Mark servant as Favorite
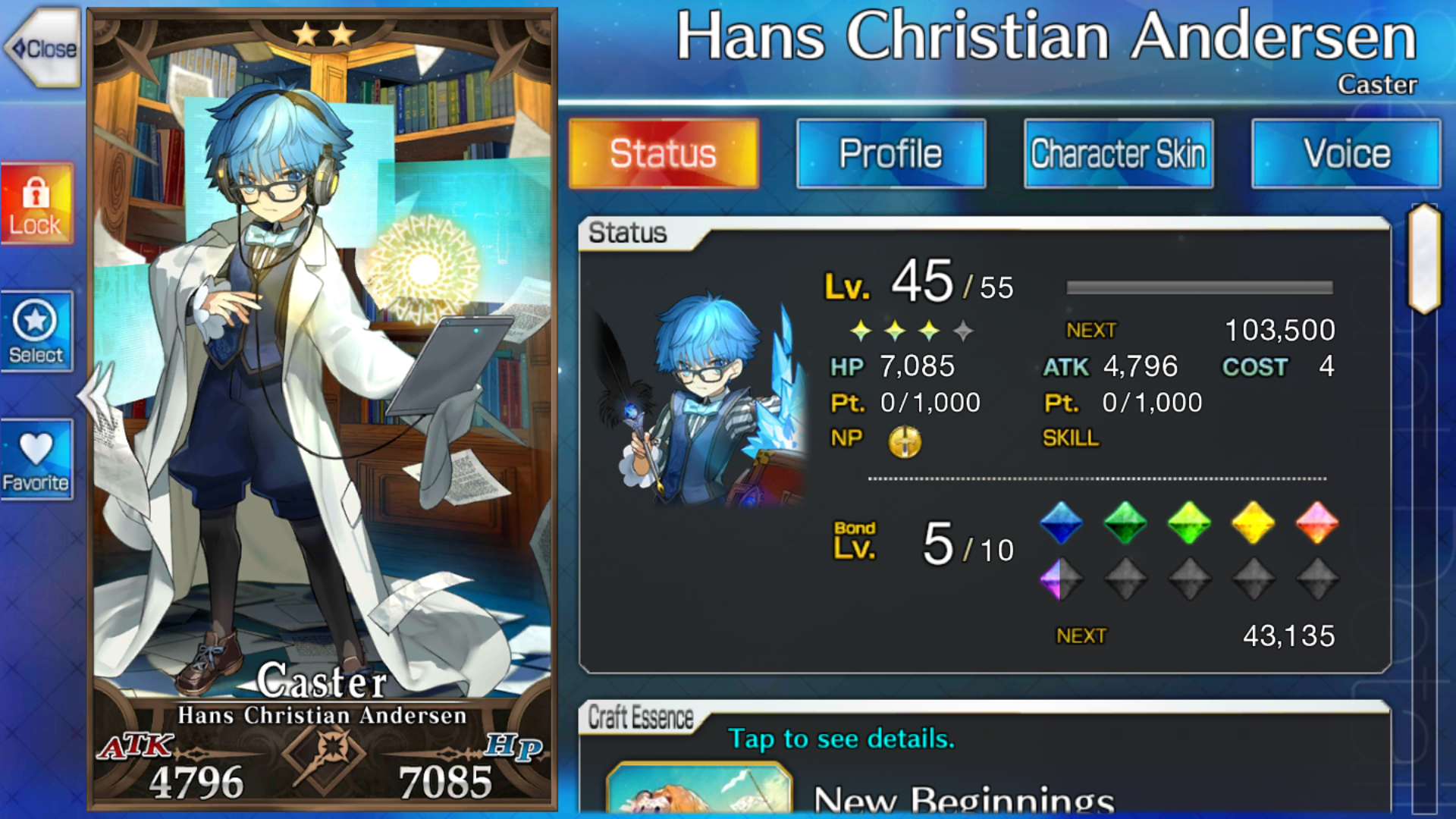Image resolution: width=1456 pixels, height=819 pixels. click(36, 460)
